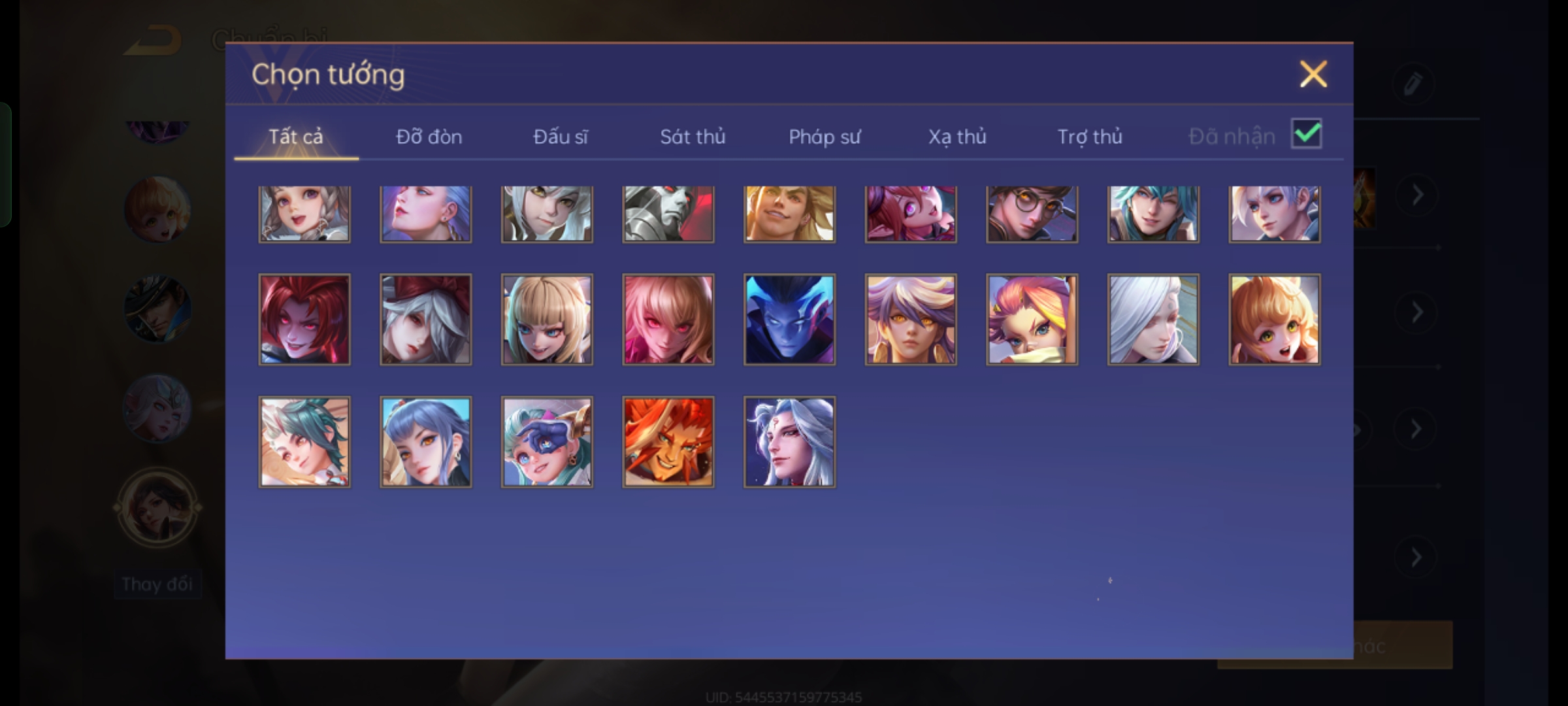Select the silver-haired man with forehead mark

pyautogui.click(x=789, y=442)
